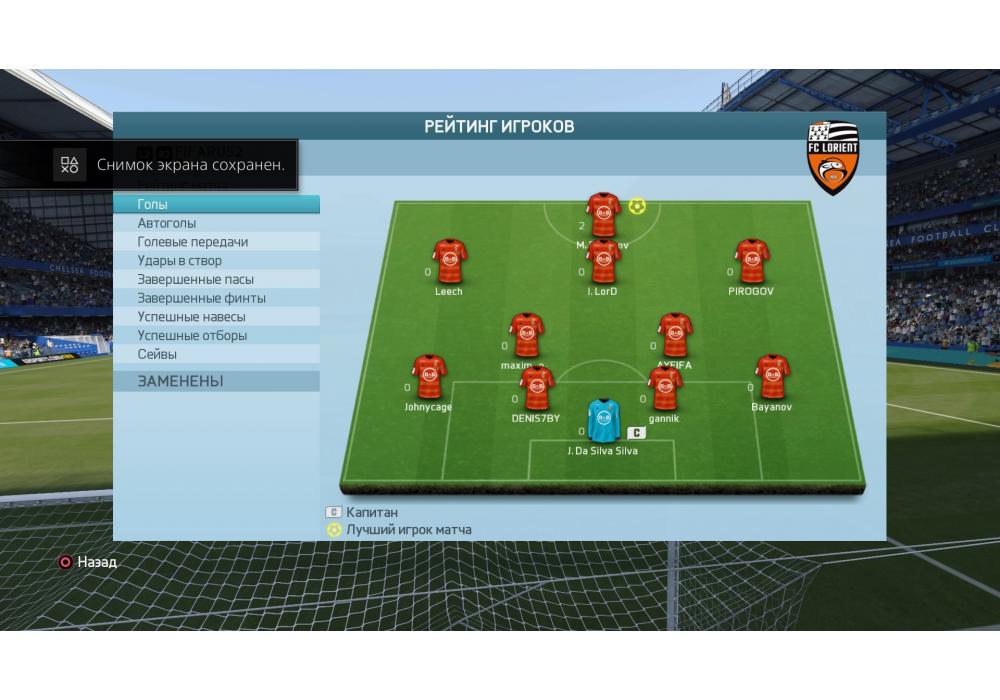The width and height of the screenshot is (1000, 700).
Task: Select goalkeeper J. Da Silva Silva
Action: point(603,421)
